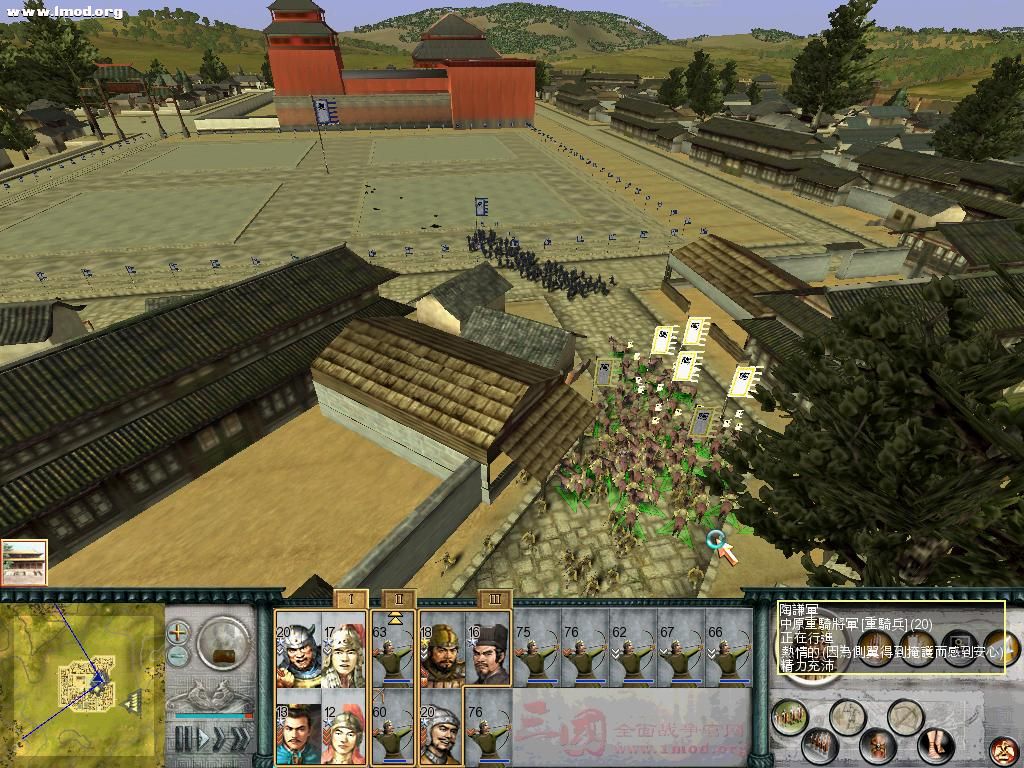The height and width of the screenshot is (768, 1024).
Task: Select the black-hat officer unit card (16)
Action: [x=489, y=648]
